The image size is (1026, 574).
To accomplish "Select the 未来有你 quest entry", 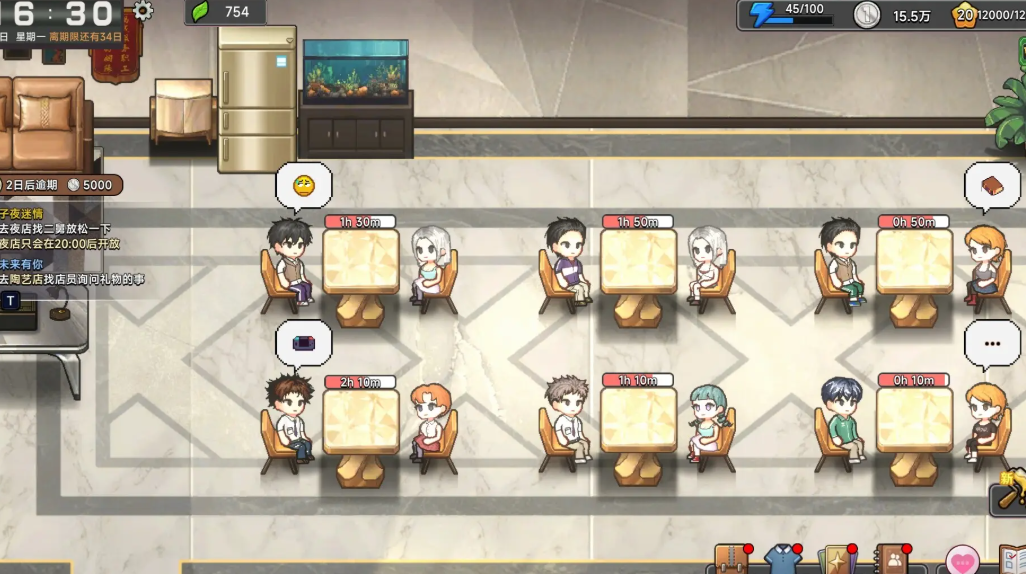I will click(22, 264).
